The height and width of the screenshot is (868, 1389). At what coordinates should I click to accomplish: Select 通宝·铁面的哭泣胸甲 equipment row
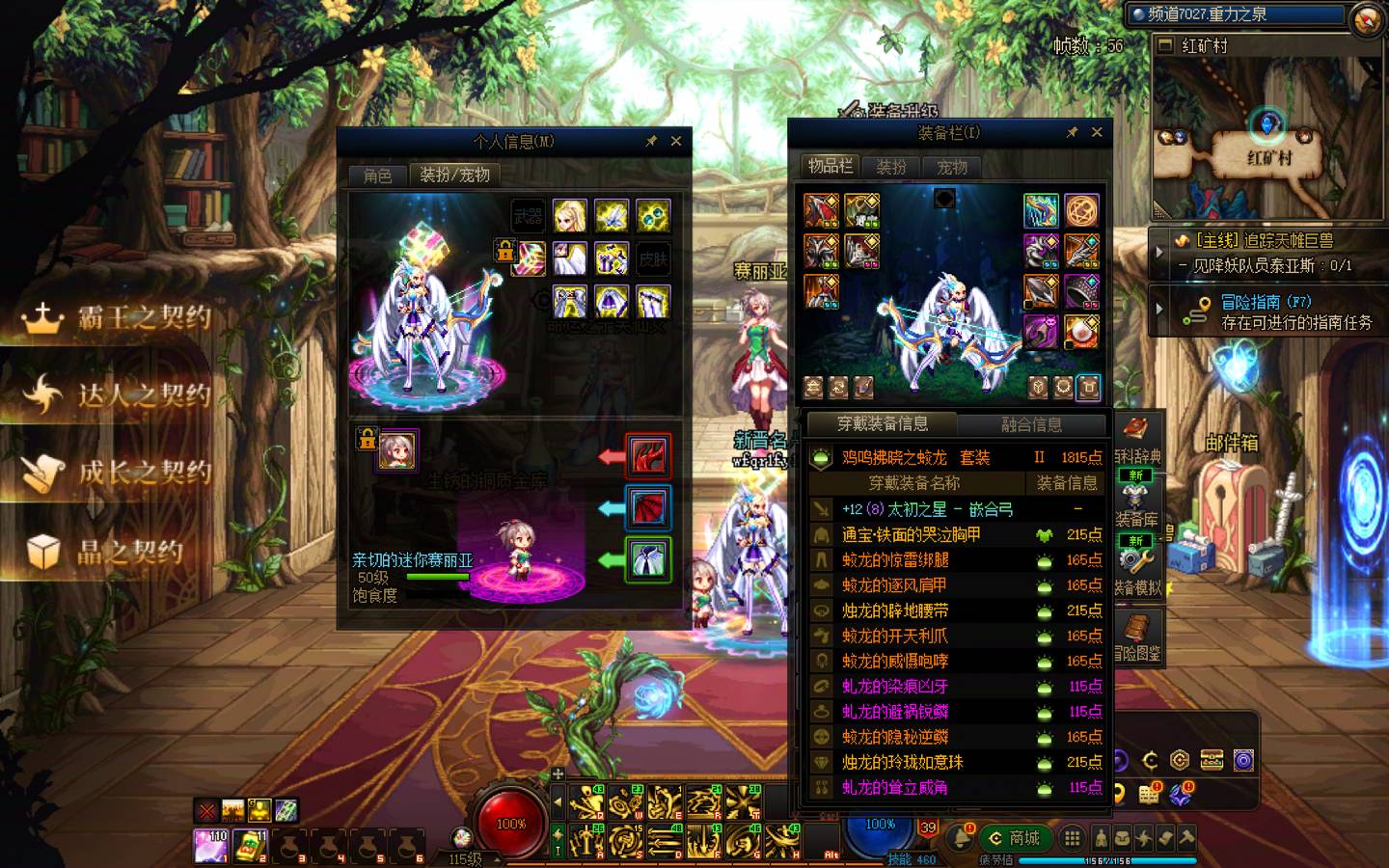pyautogui.click(x=911, y=534)
